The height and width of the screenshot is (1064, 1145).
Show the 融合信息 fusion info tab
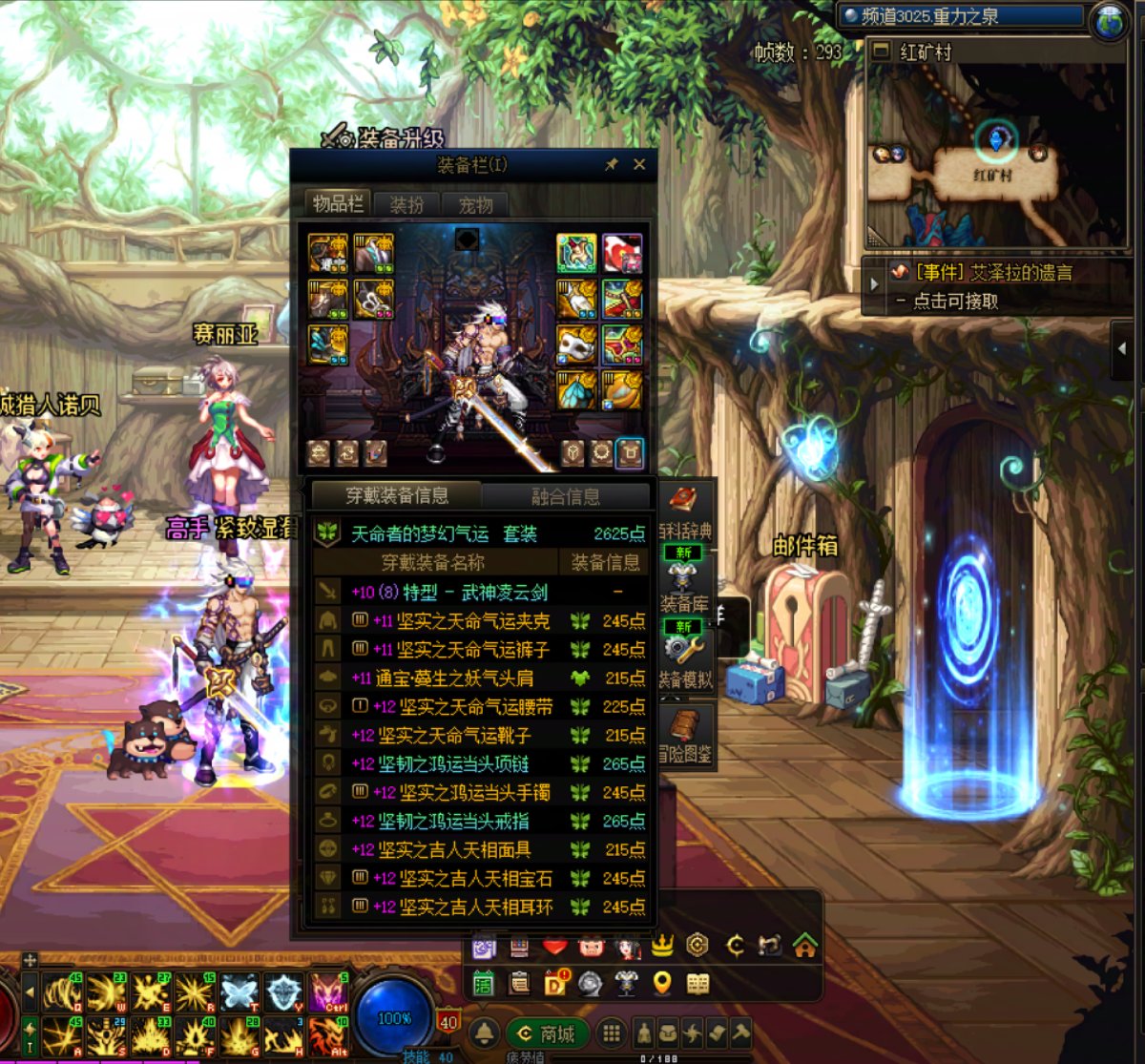click(x=566, y=496)
